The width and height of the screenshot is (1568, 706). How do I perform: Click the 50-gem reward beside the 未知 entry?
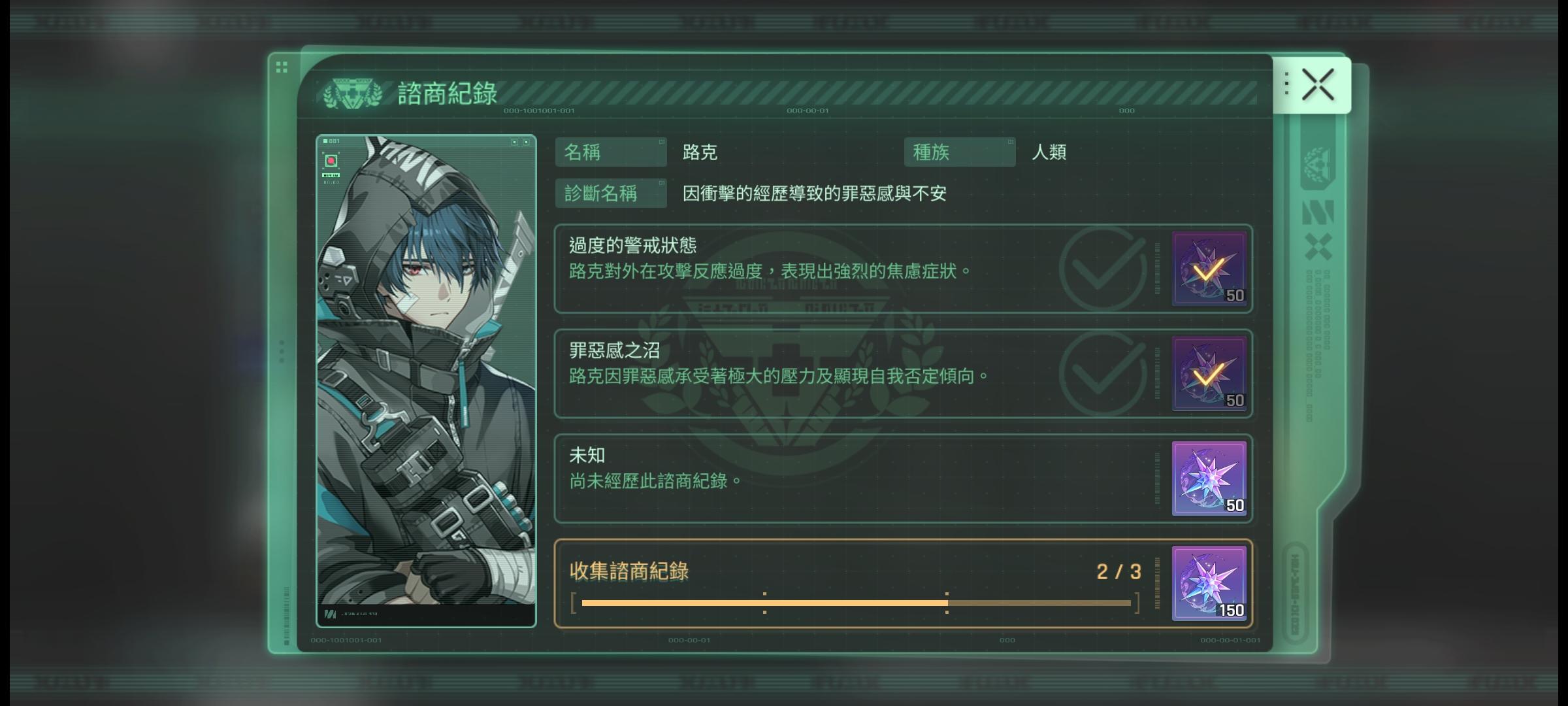click(1209, 480)
